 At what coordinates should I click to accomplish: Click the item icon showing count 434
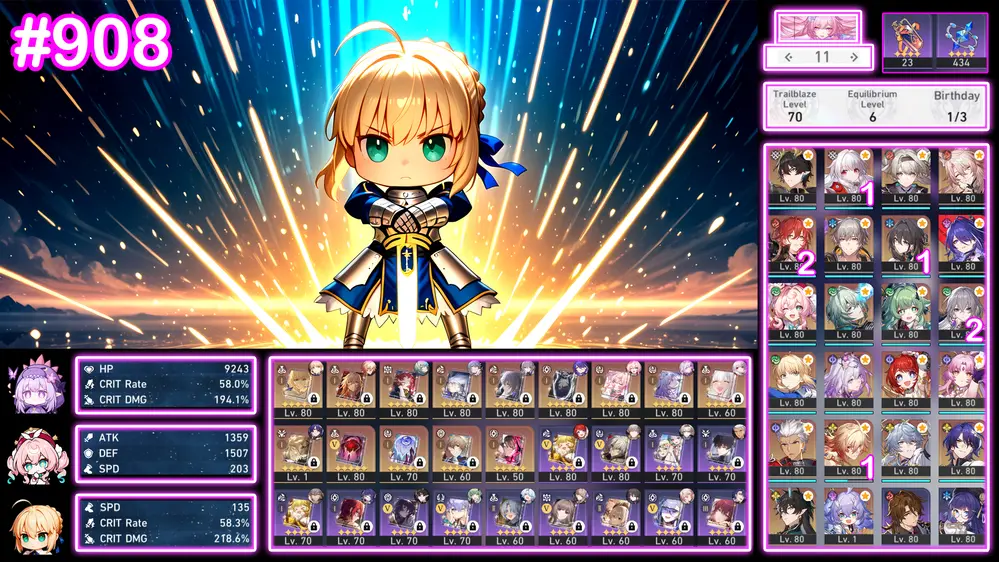click(x=960, y=41)
